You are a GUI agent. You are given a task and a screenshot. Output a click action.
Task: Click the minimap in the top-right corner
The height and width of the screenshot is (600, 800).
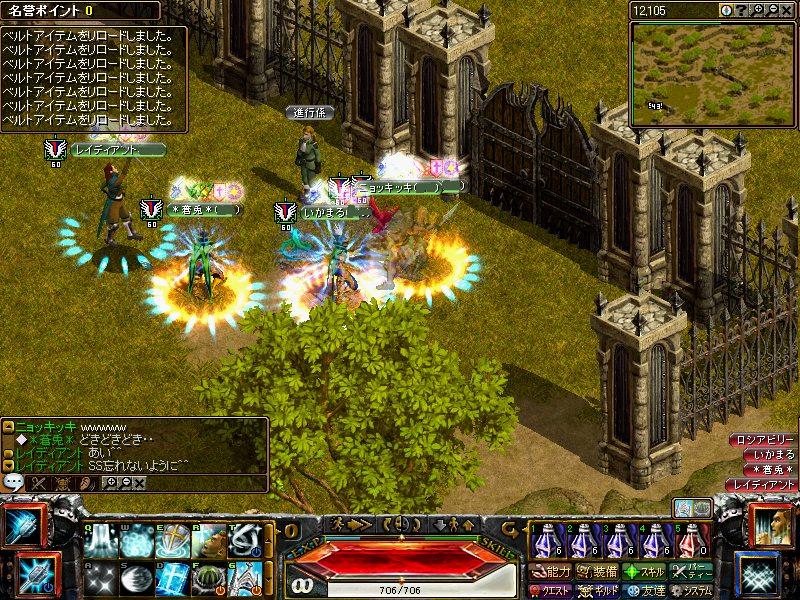pyautogui.click(x=712, y=73)
